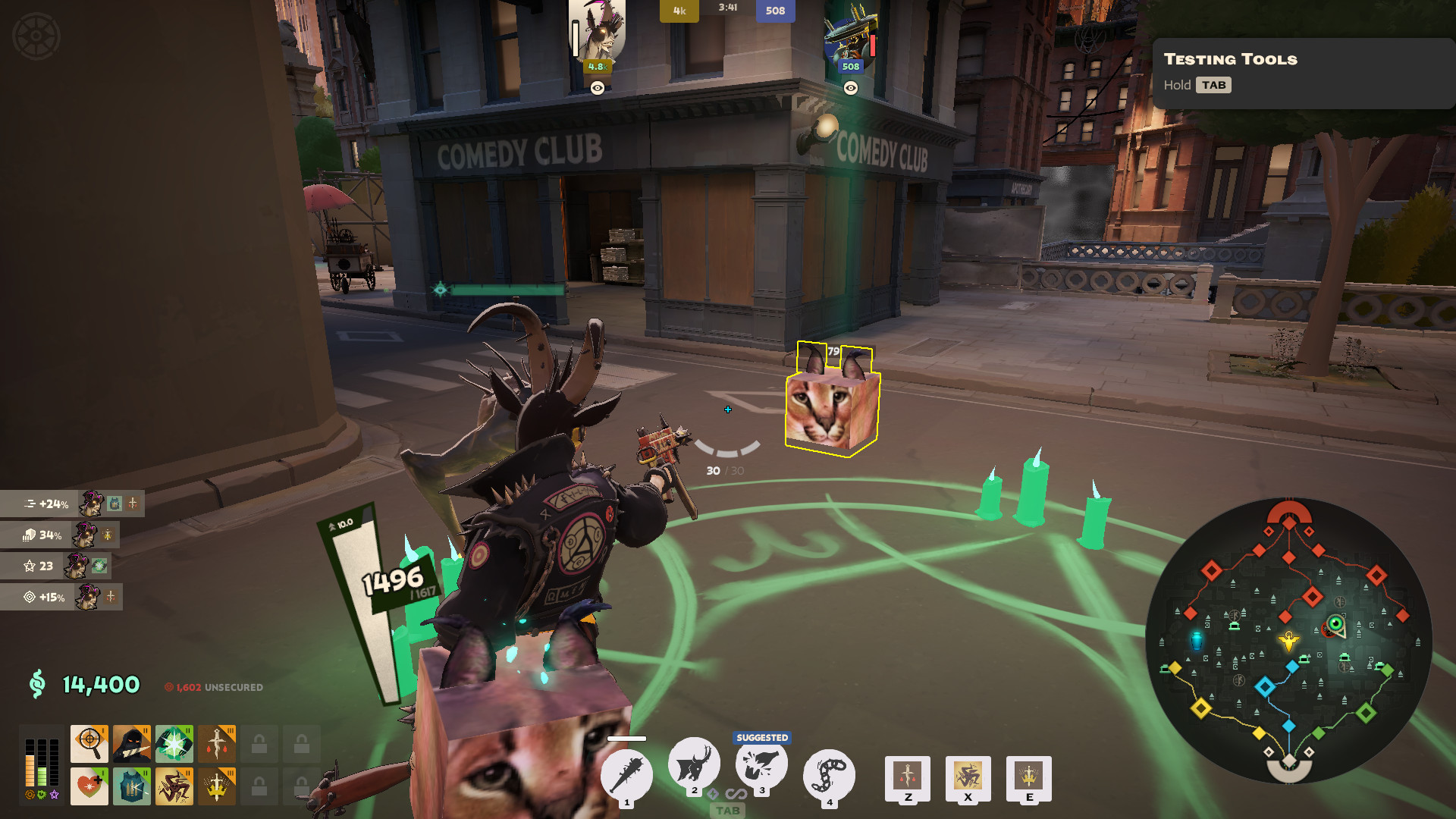Activate the spiked club ability in slot 1

[x=626, y=773]
